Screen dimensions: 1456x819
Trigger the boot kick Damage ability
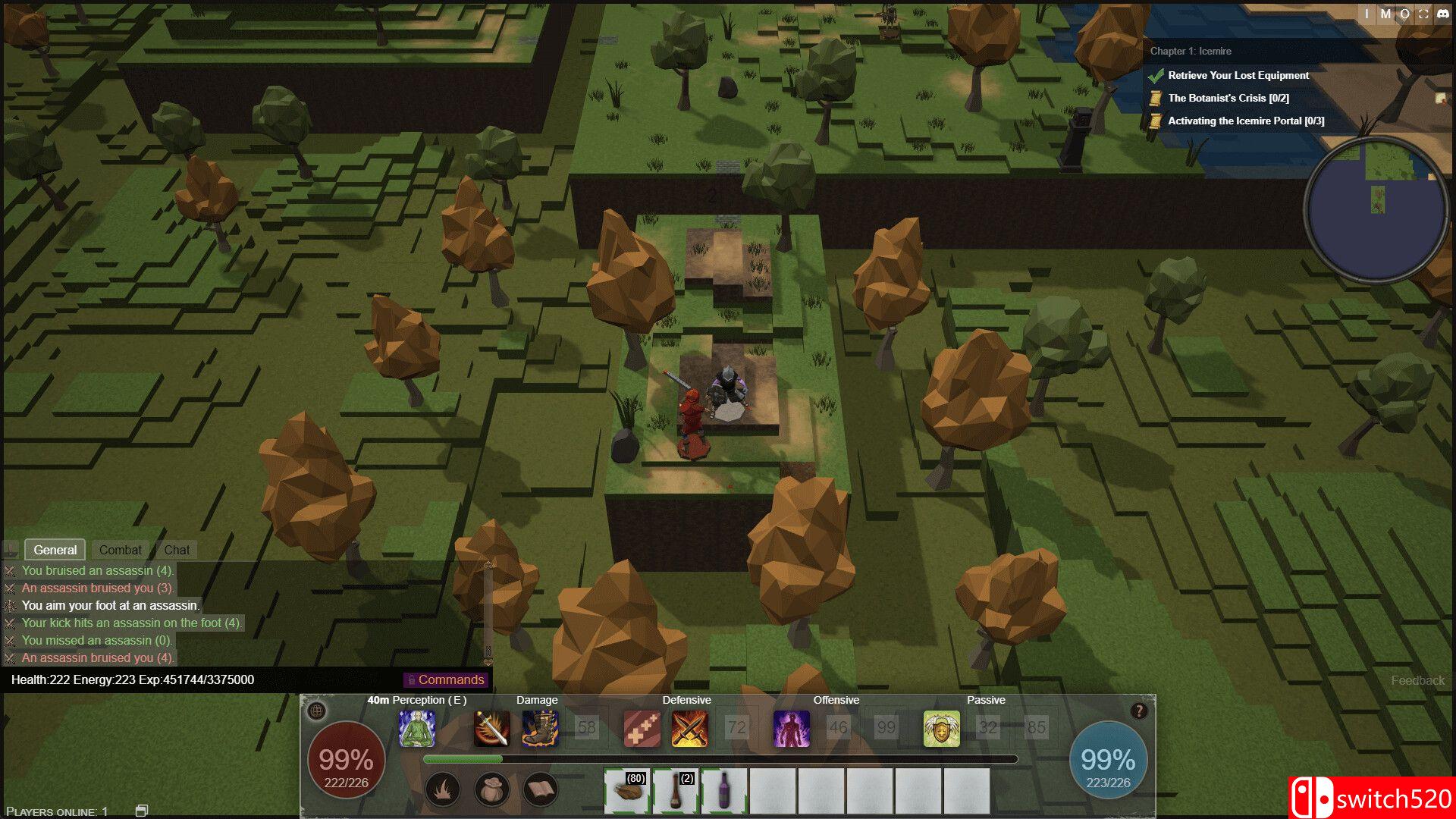coord(540,728)
